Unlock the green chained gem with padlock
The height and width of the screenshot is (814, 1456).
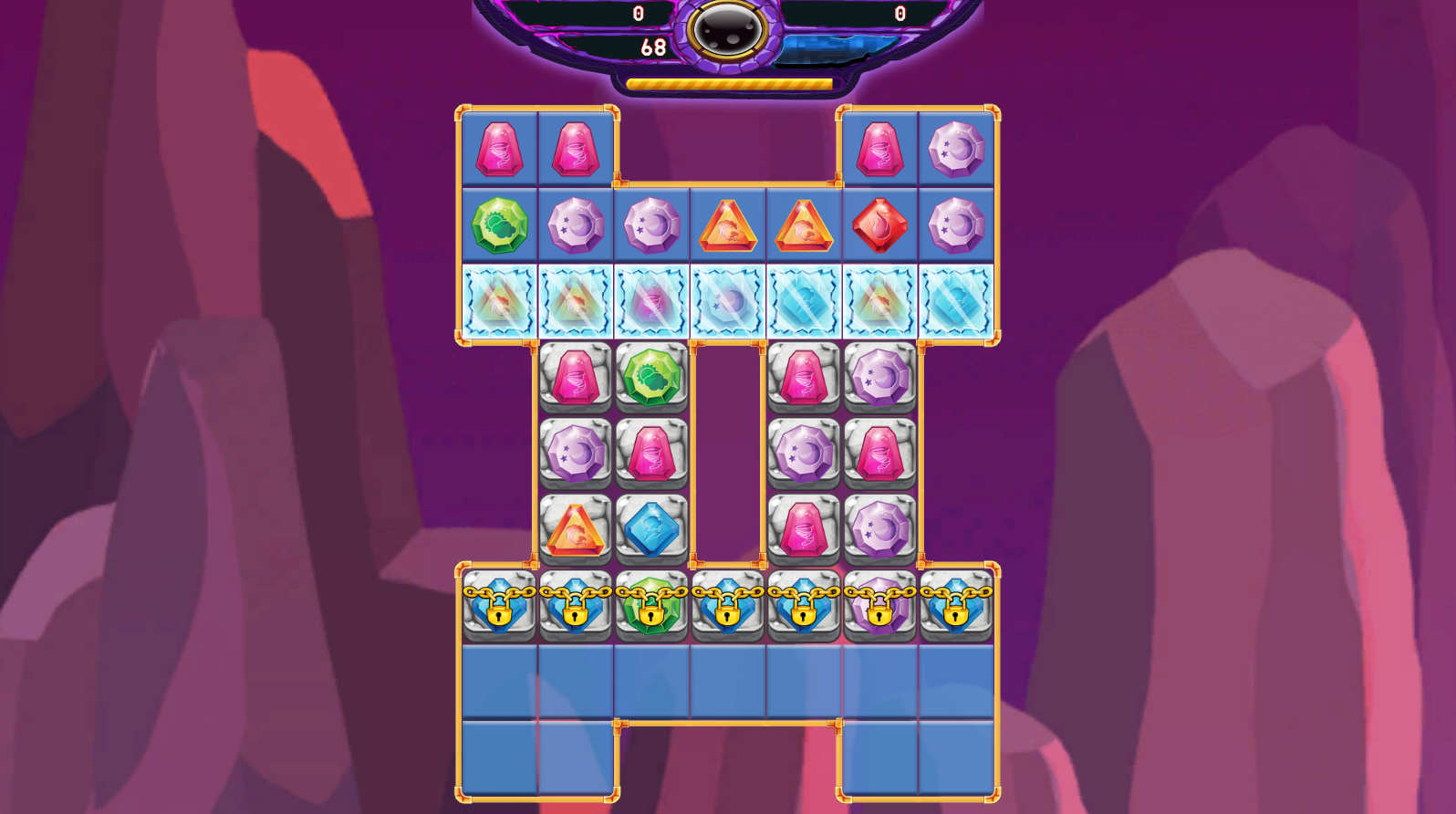[x=651, y=604]
